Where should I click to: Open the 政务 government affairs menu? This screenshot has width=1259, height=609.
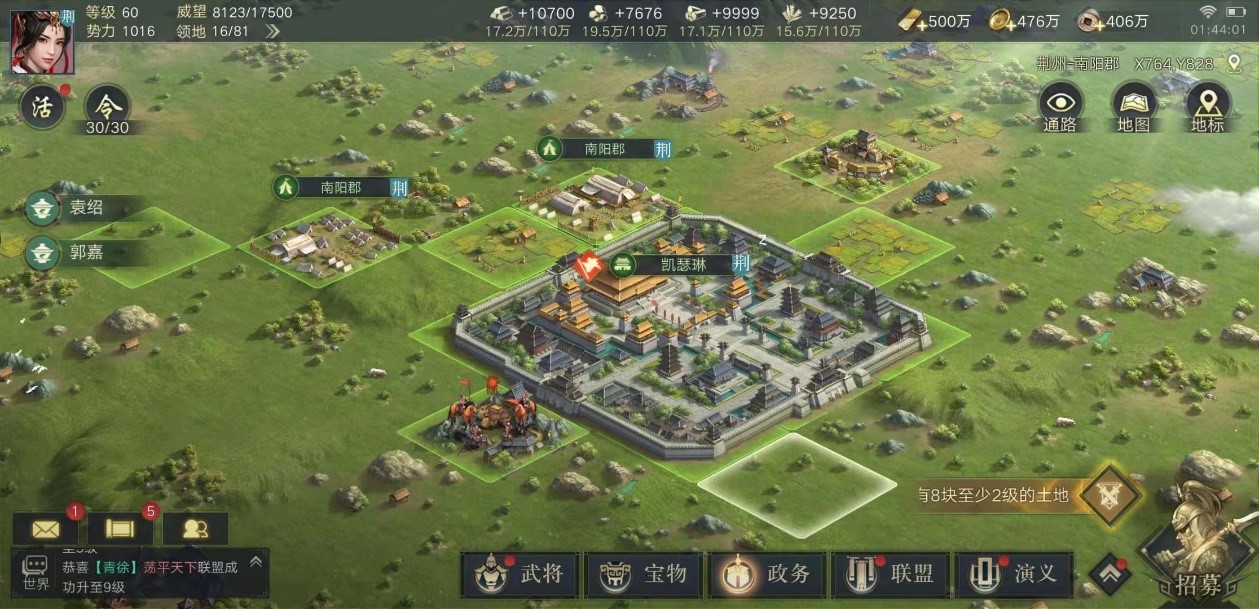767,575
